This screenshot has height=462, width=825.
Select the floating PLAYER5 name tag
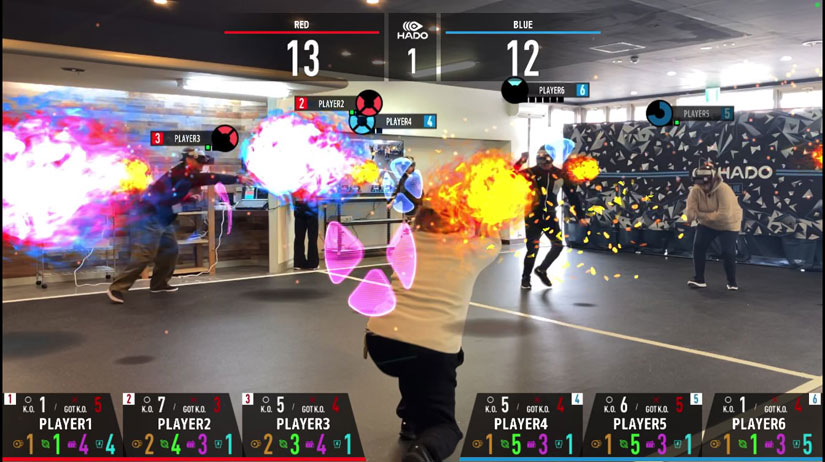click(x=696, y=114)
